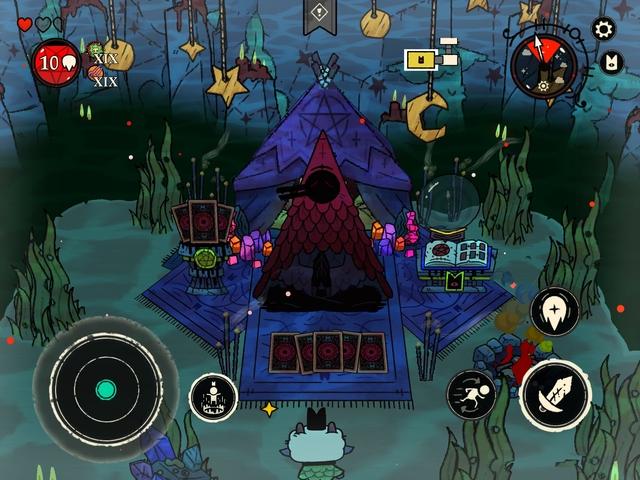Tap the red fervour orb
This screenshot has height=480, width=640.
[x=57, y=62]
